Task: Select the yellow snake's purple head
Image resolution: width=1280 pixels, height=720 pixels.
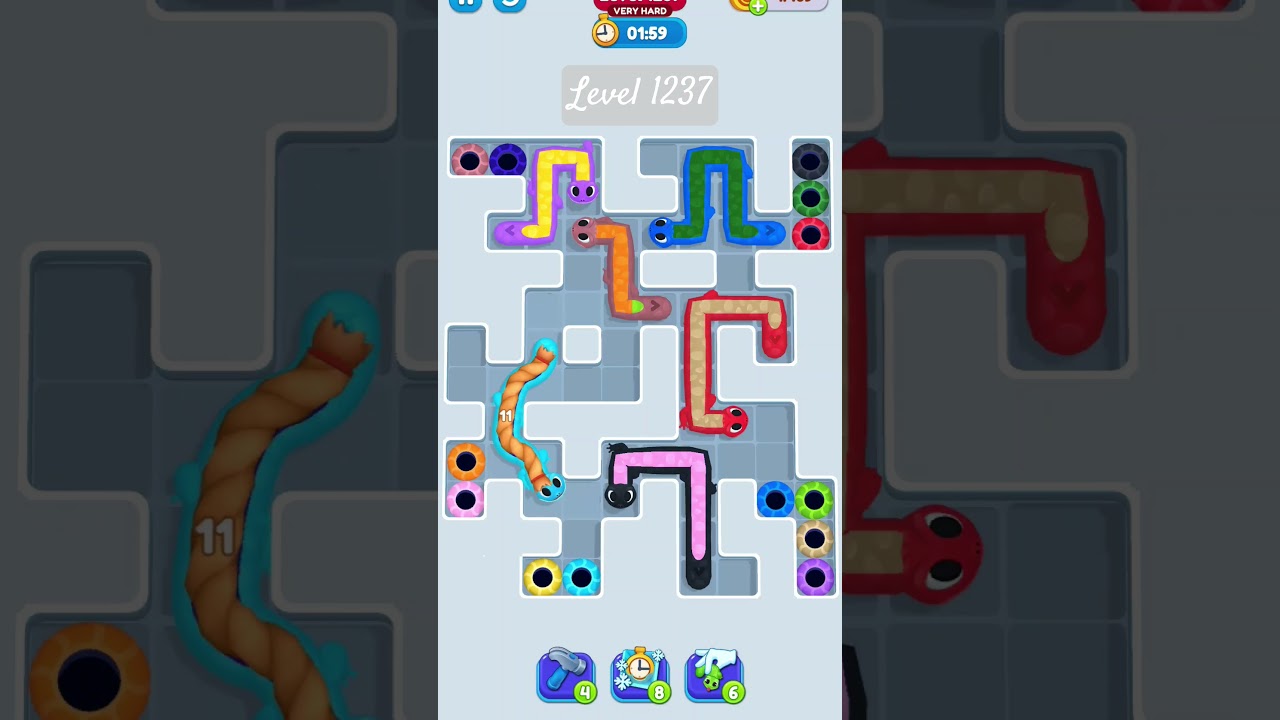Action: pyautogui.click(x=580, y=190)
